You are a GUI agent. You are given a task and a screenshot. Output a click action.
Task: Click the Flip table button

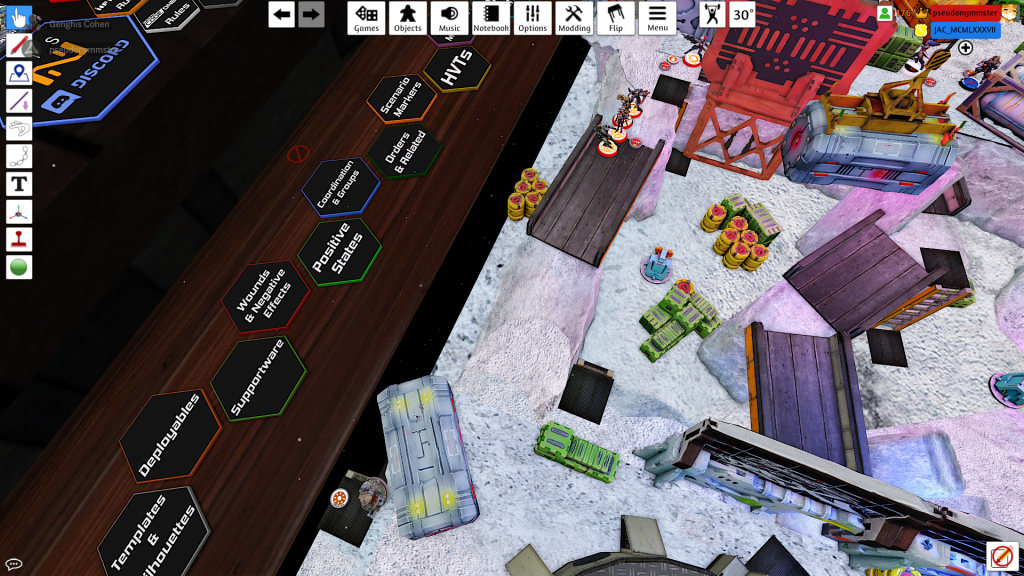click(615, 17)
